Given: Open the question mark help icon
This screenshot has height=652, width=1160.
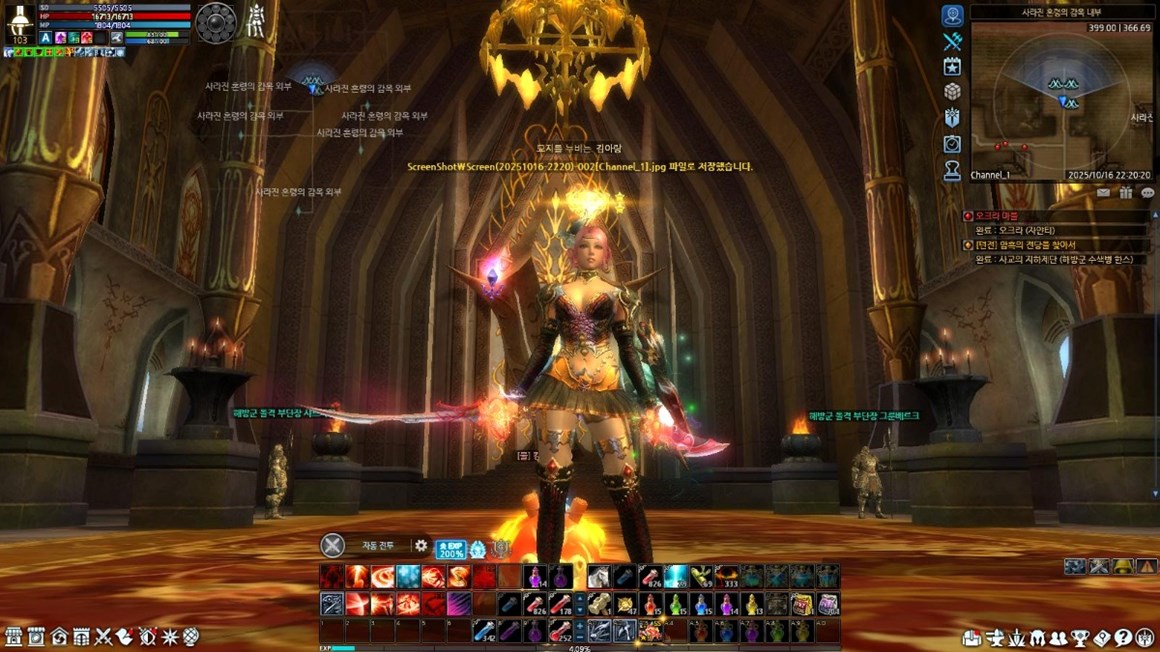Looking at the screenshot, I should coord(1122,638).
